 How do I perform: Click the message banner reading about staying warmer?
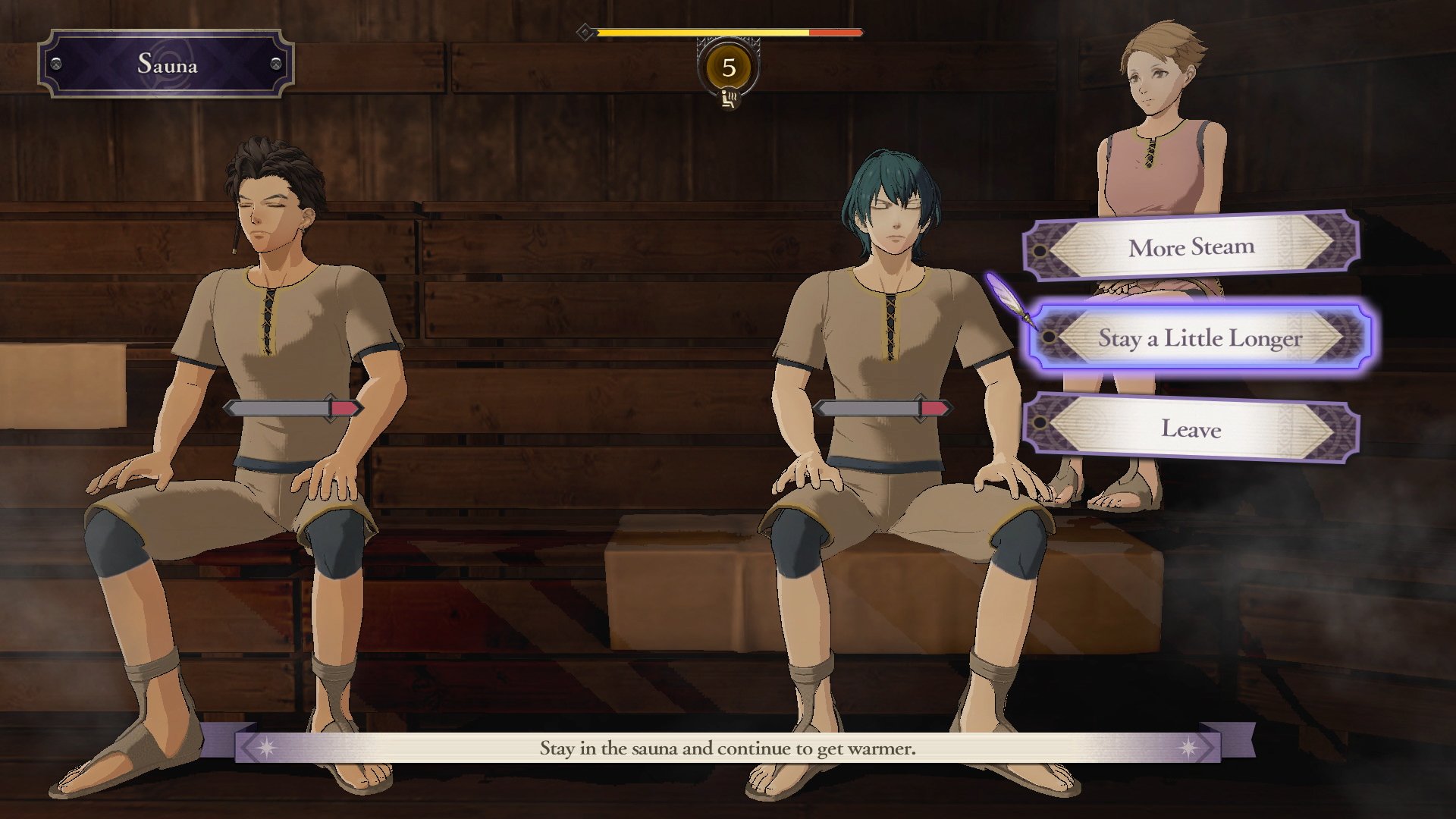click(x=727, y=751)
